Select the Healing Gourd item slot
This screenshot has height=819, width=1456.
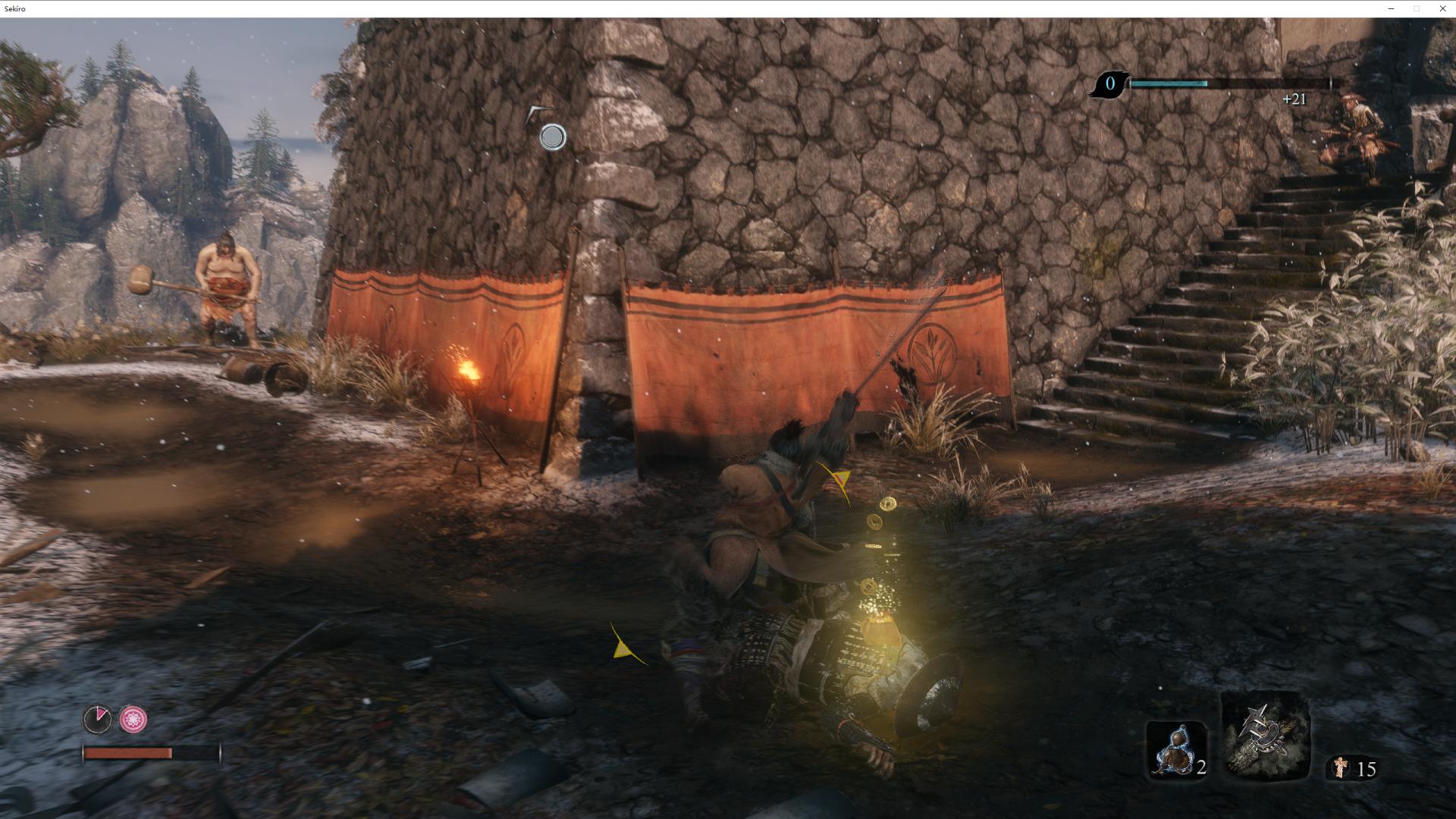coord(1175,752)
